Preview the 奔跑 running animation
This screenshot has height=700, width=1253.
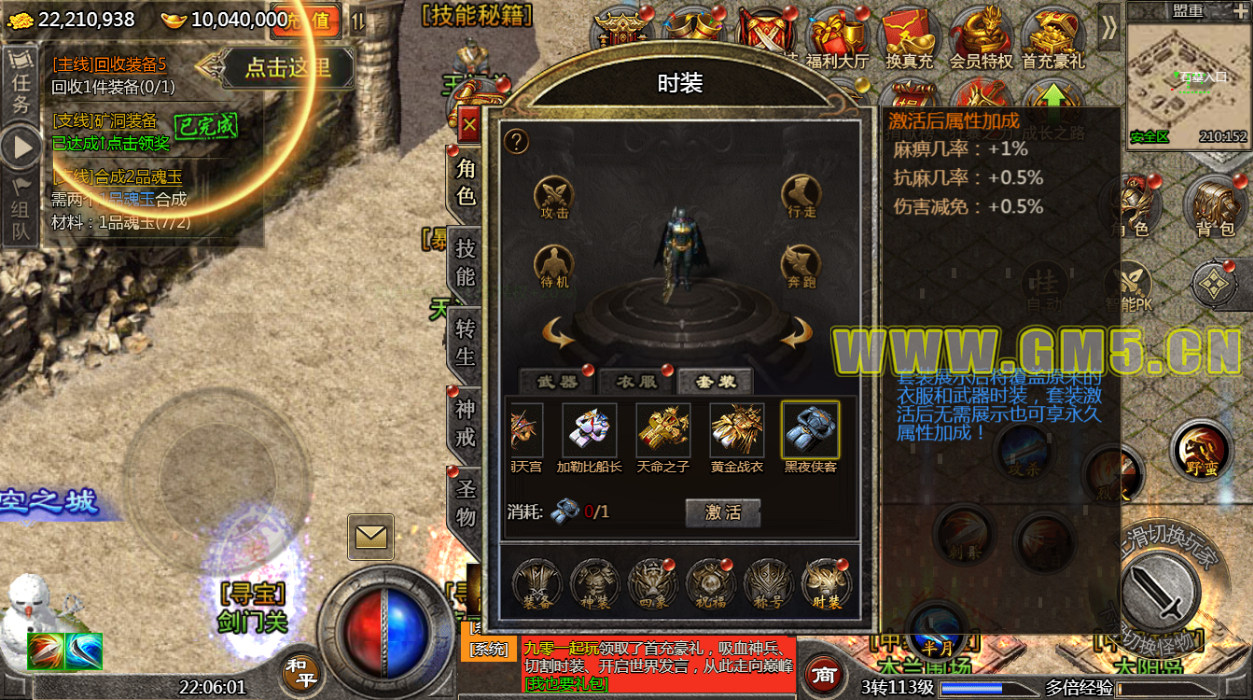point(802,265)
